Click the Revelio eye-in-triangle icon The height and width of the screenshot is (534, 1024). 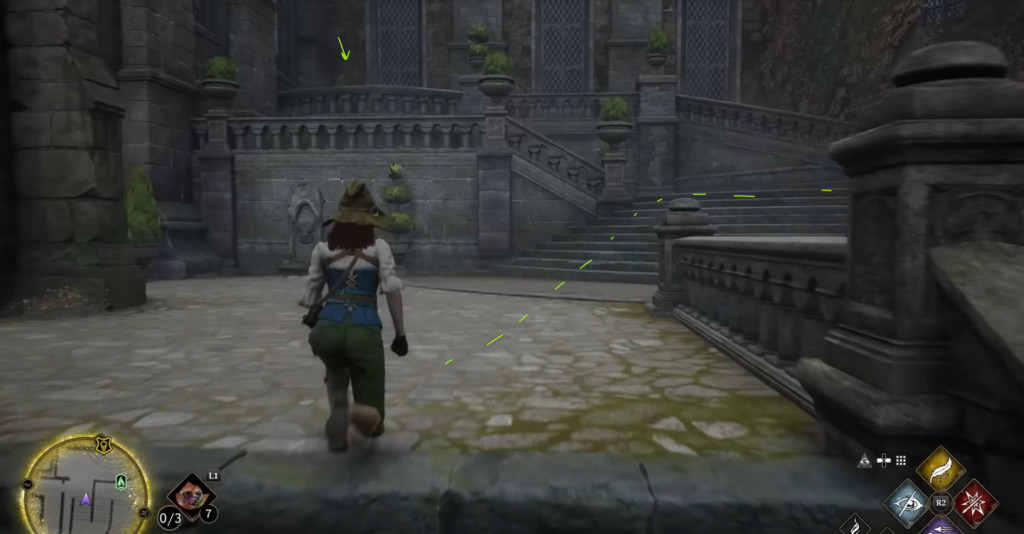click(x=865, y=461)
